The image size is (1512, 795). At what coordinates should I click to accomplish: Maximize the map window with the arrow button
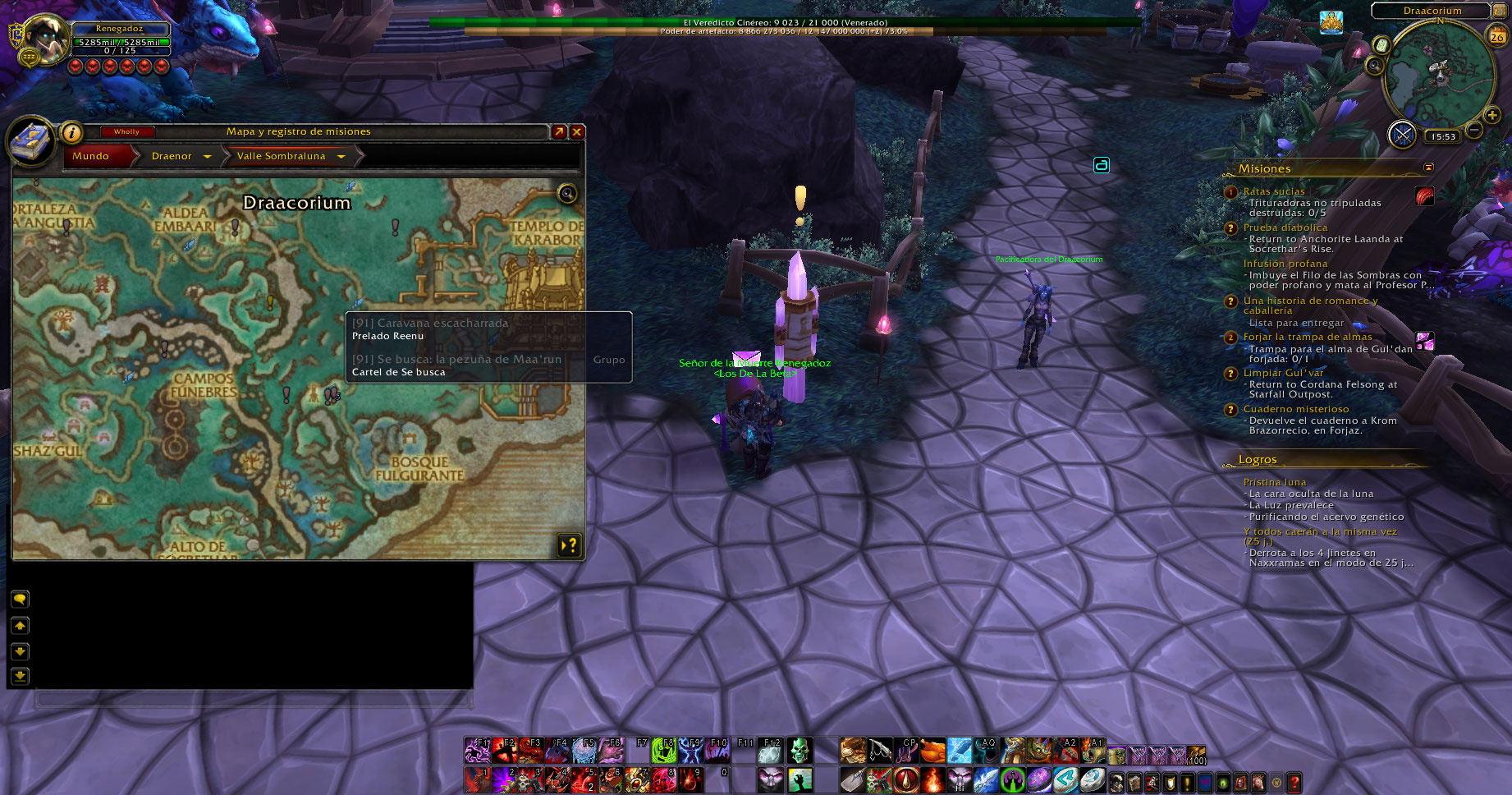click(x=559, y=132)
